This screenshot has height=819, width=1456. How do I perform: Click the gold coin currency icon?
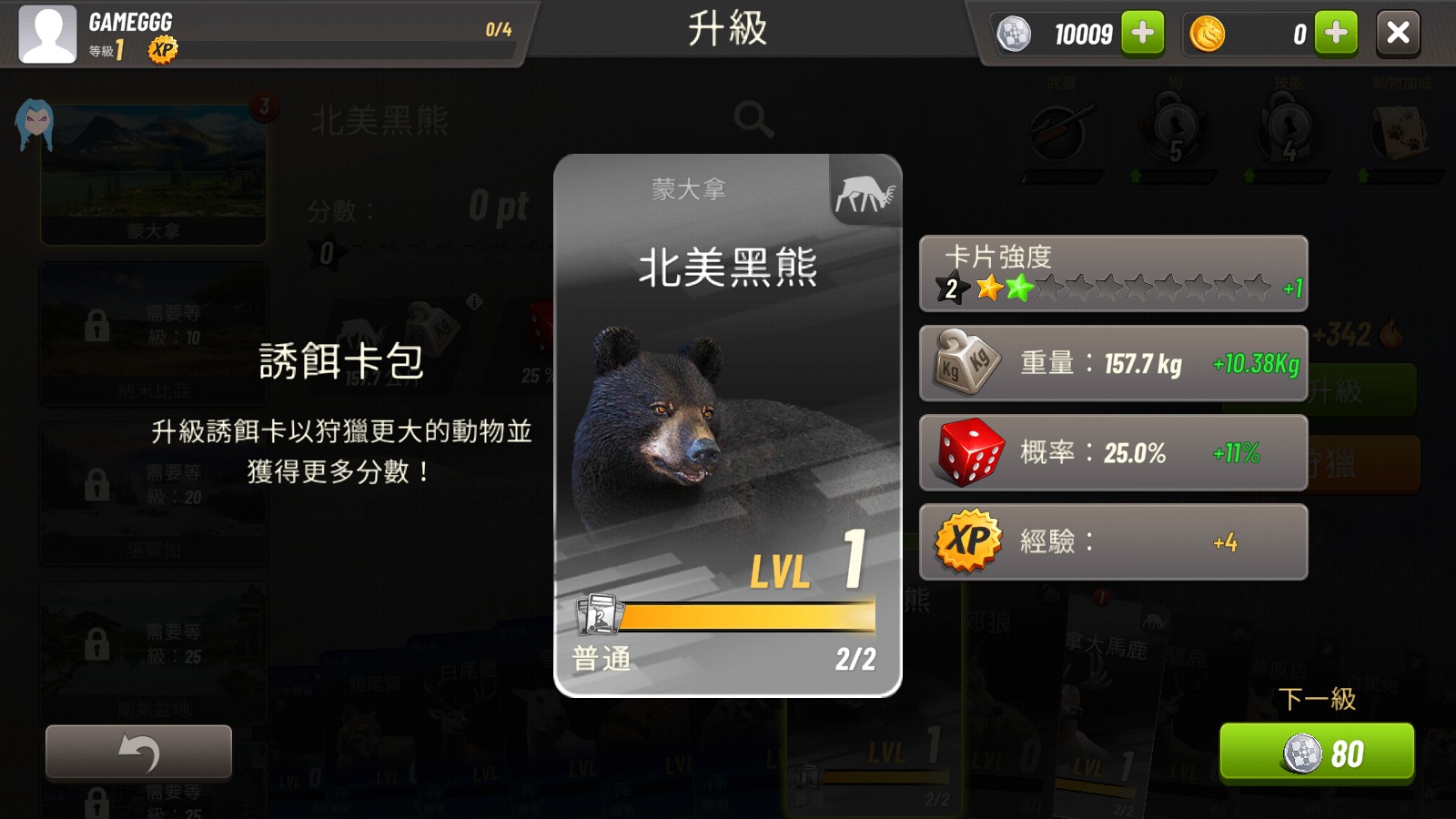coord(1208,34)
